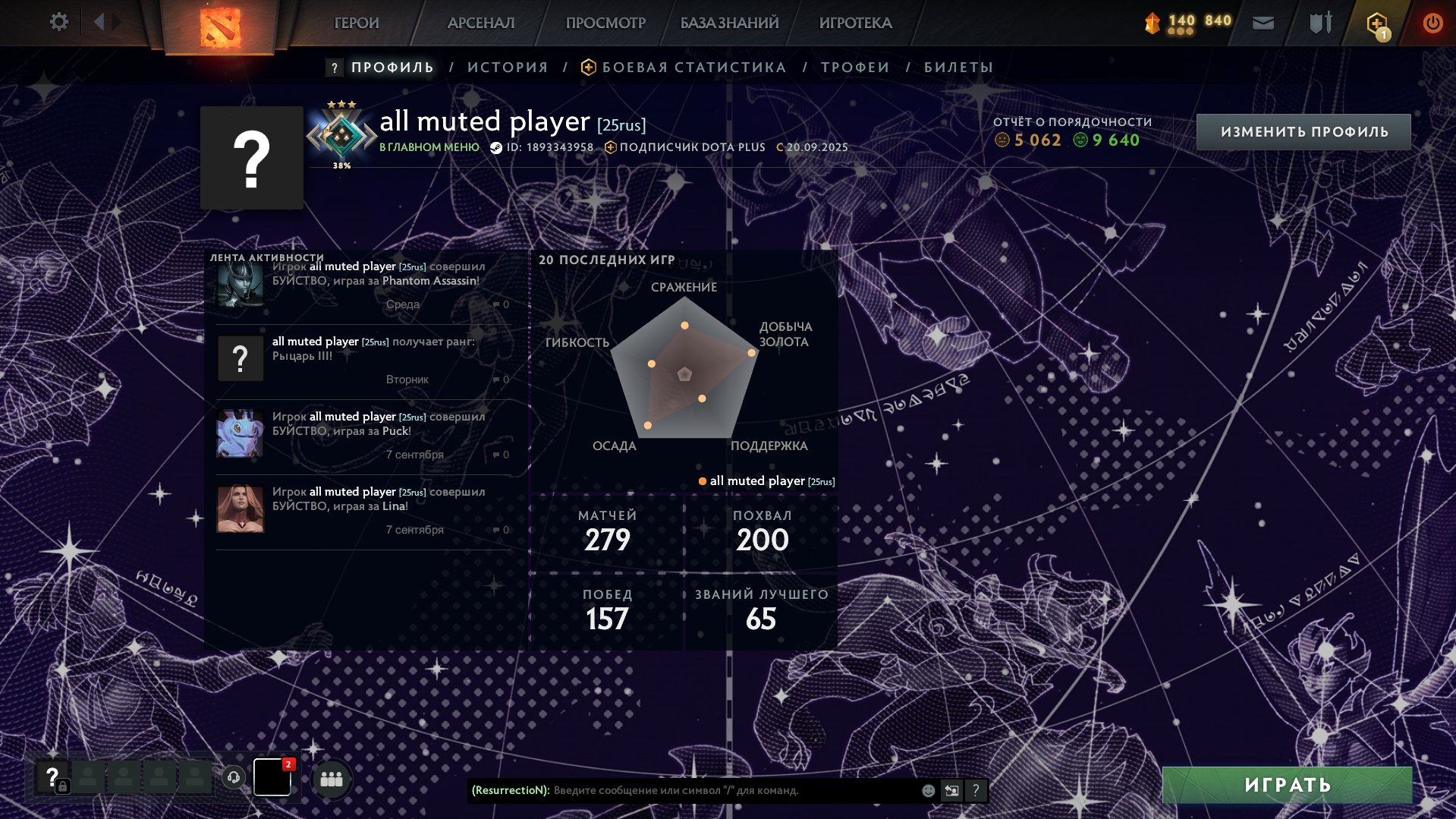Image resolution: width=1456 pixels, height=819 pixels.
Task: Open the Dota Plus shards balance
Action: (x=1179, y=21)
